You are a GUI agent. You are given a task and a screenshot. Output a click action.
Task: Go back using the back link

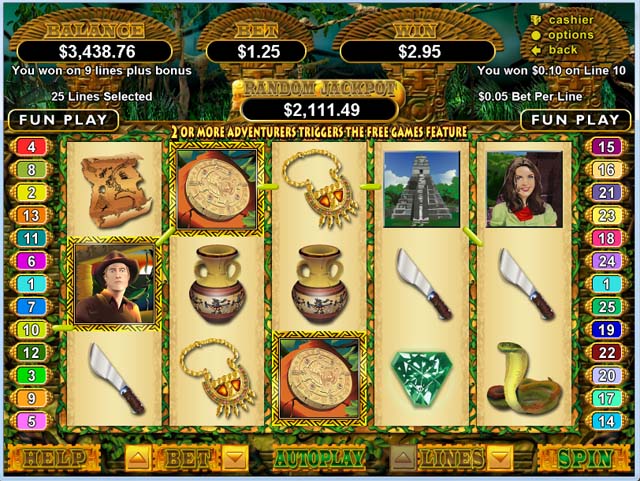pos(563,49)
